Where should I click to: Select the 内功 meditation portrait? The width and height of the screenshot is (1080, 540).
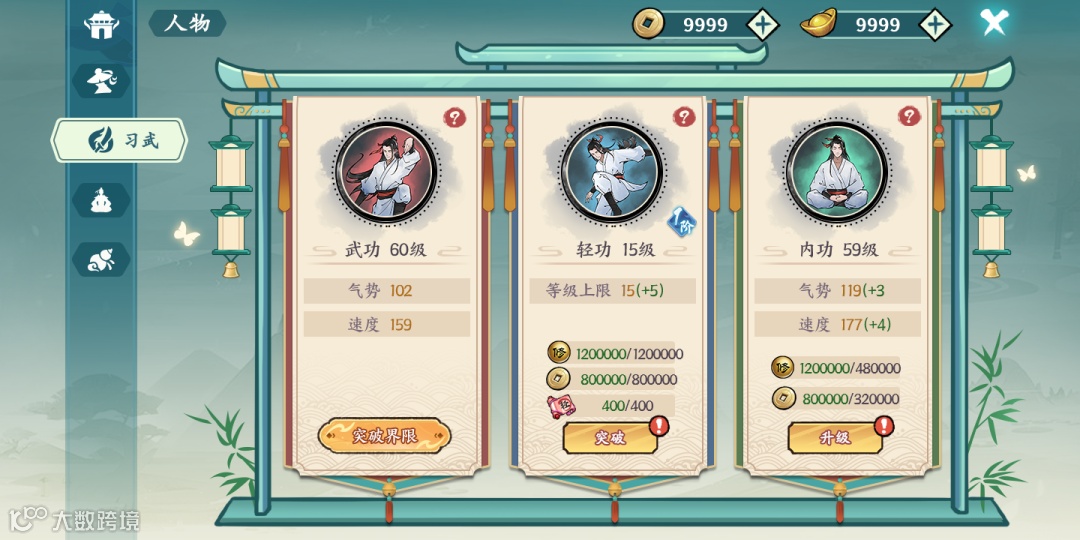click(x=835, y=171)
